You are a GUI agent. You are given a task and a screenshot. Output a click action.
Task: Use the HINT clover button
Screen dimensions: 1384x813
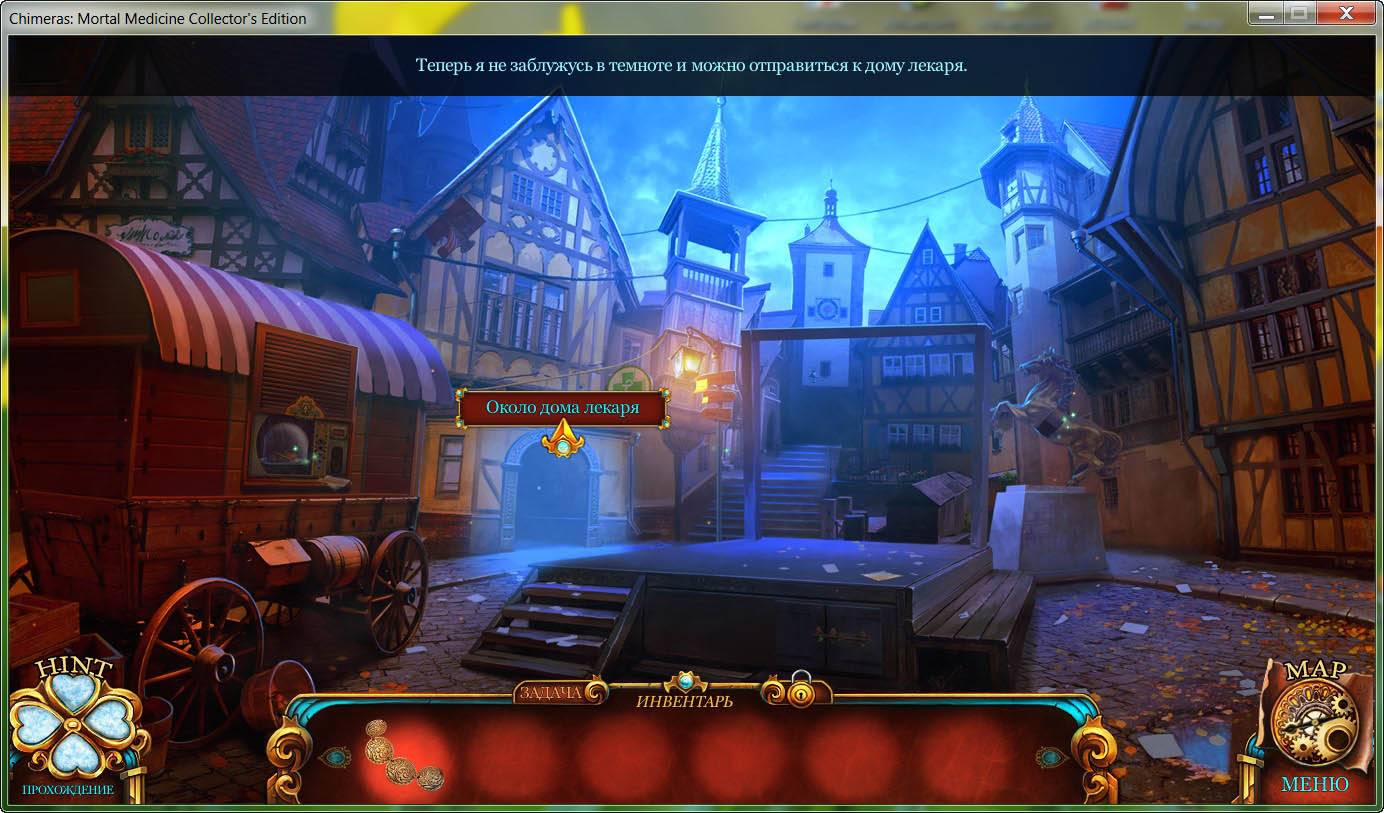(71, 722)
